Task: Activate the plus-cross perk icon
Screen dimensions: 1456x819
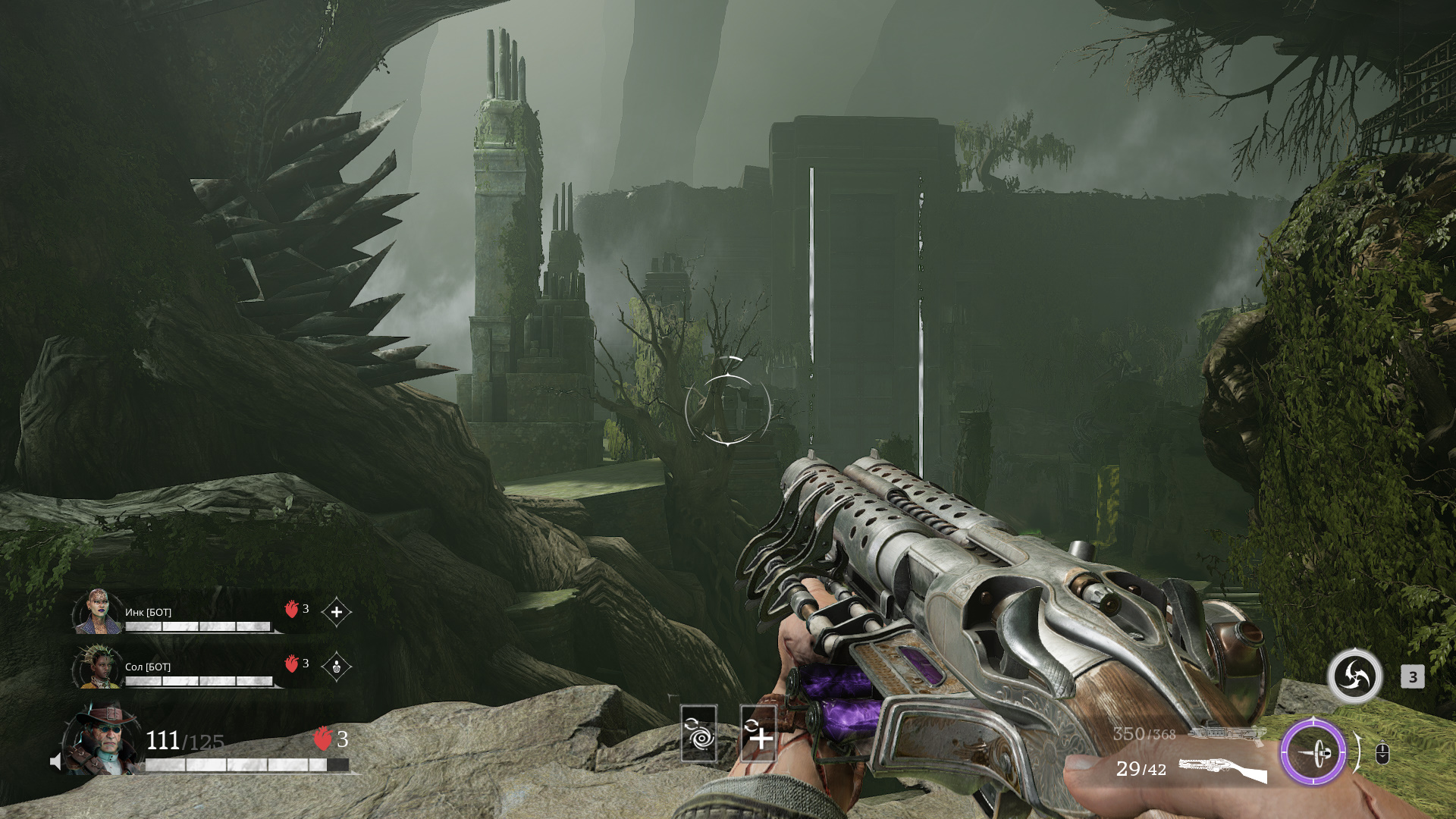Action: point(758,733)
